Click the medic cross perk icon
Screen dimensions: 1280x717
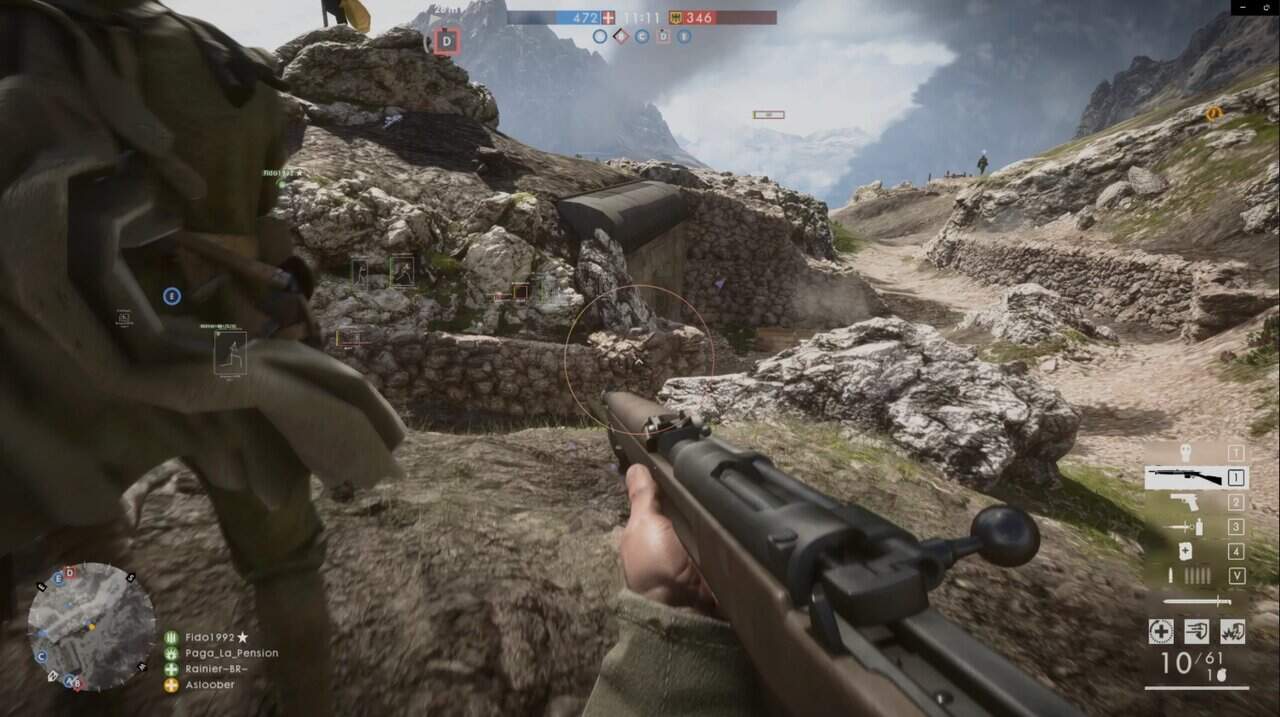(x=1161, y=631)
